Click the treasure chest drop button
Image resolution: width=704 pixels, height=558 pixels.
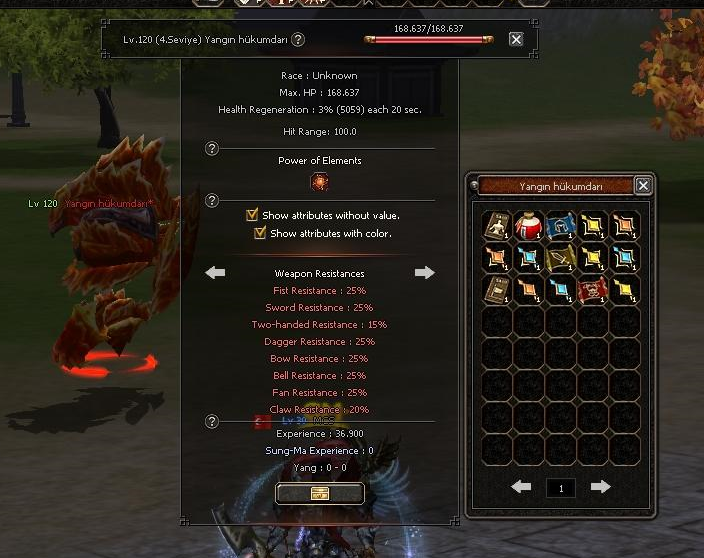tap(320, 493)
